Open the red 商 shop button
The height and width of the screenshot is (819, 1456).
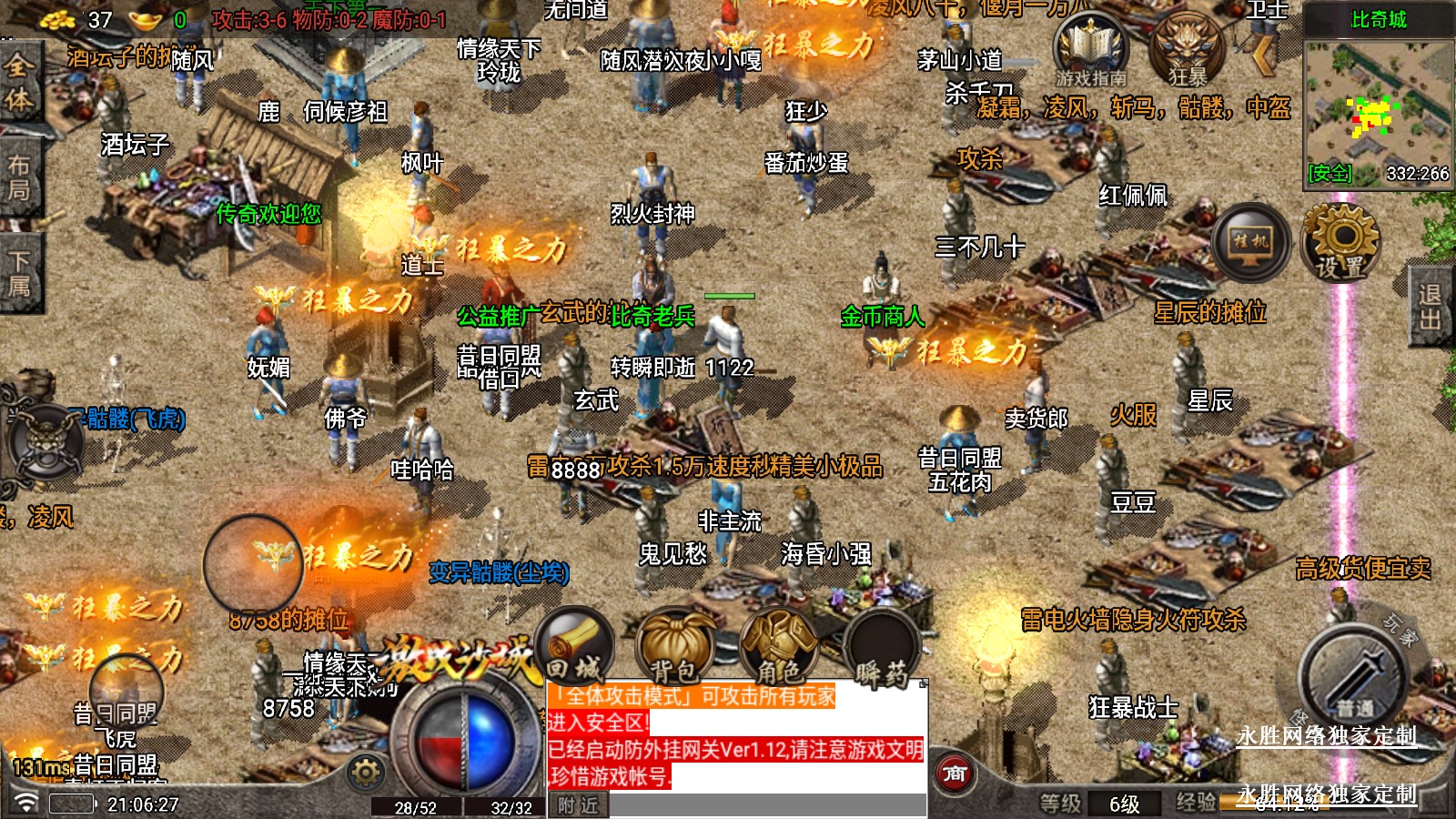point(955,774)
